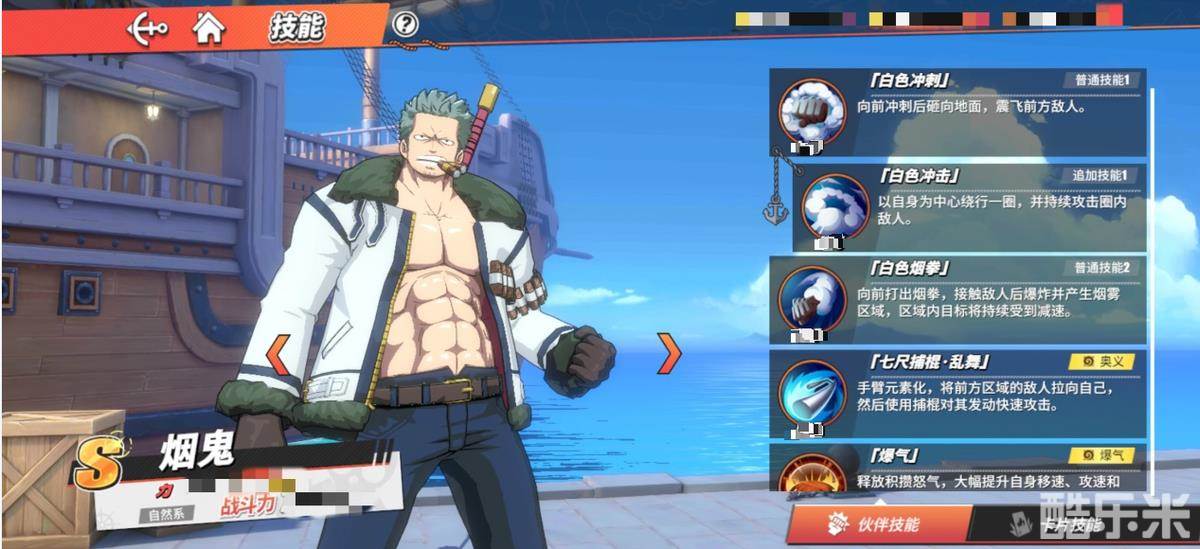Go back using the anchor arrow button

[146, 27]
